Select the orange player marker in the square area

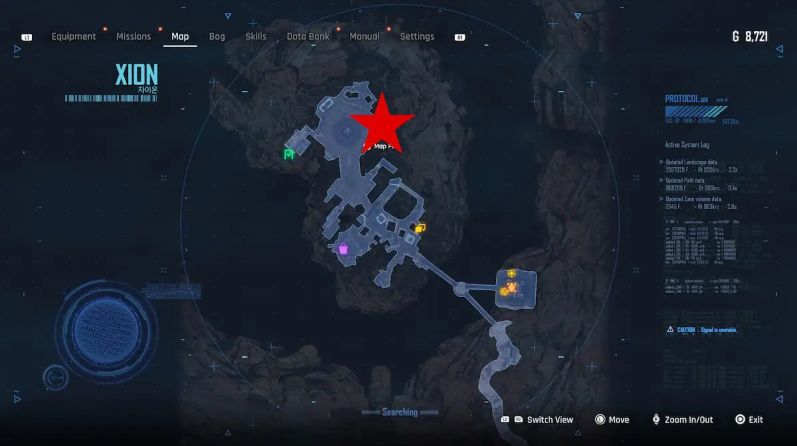point(512,289)
